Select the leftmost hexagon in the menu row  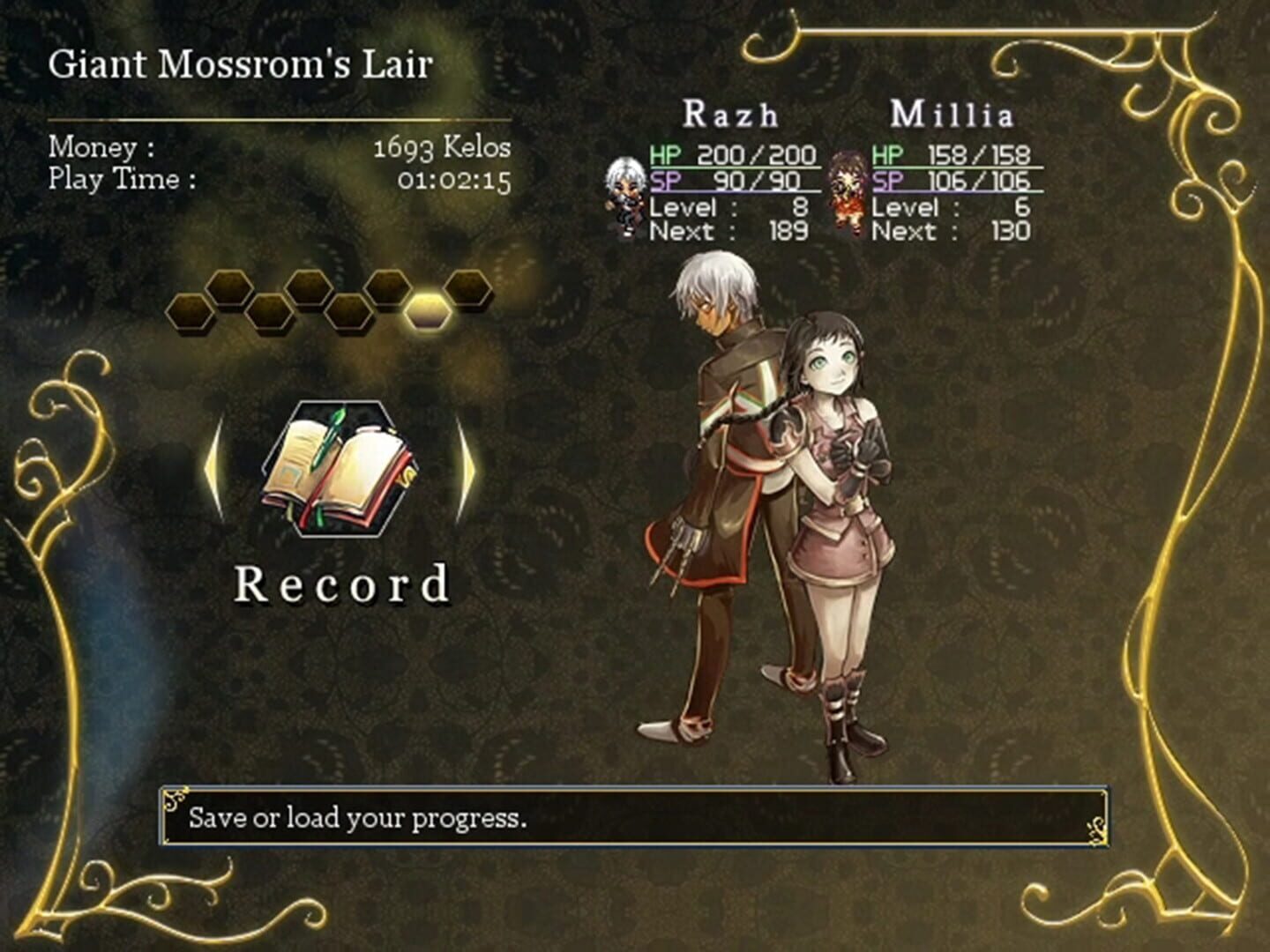coord(189,313)
